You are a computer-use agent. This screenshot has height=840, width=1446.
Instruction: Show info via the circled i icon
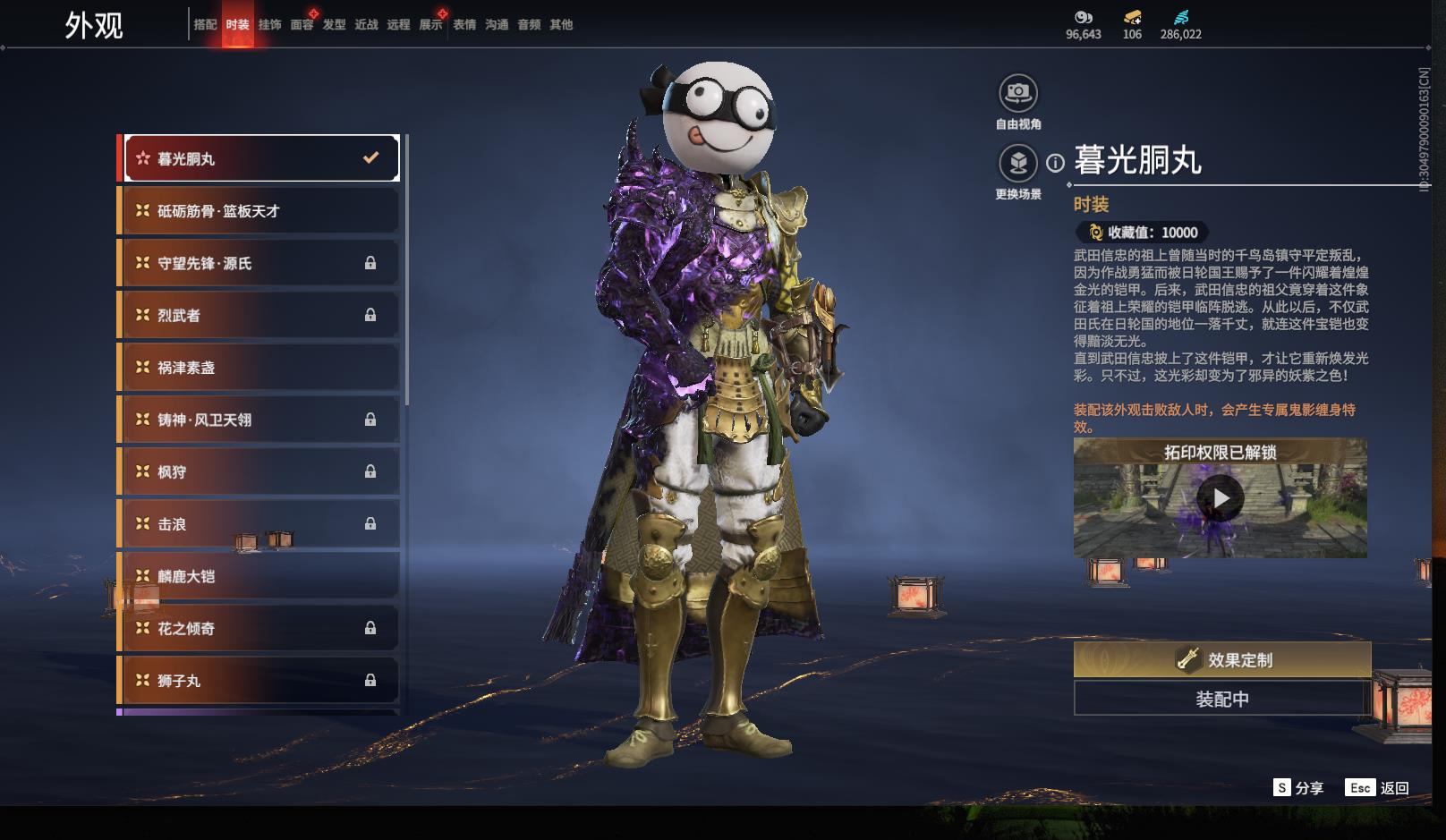(x=1056, y=163)
